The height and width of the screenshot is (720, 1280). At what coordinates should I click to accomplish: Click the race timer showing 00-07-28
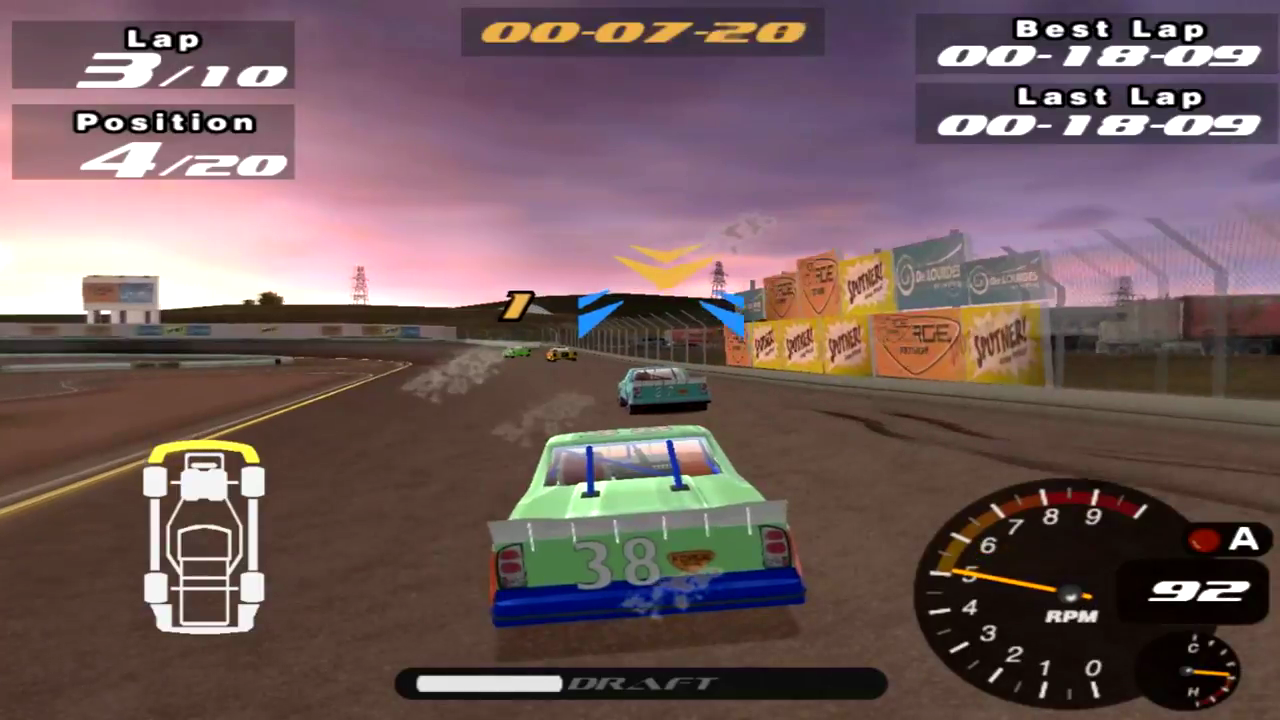[x=641, y=33]
